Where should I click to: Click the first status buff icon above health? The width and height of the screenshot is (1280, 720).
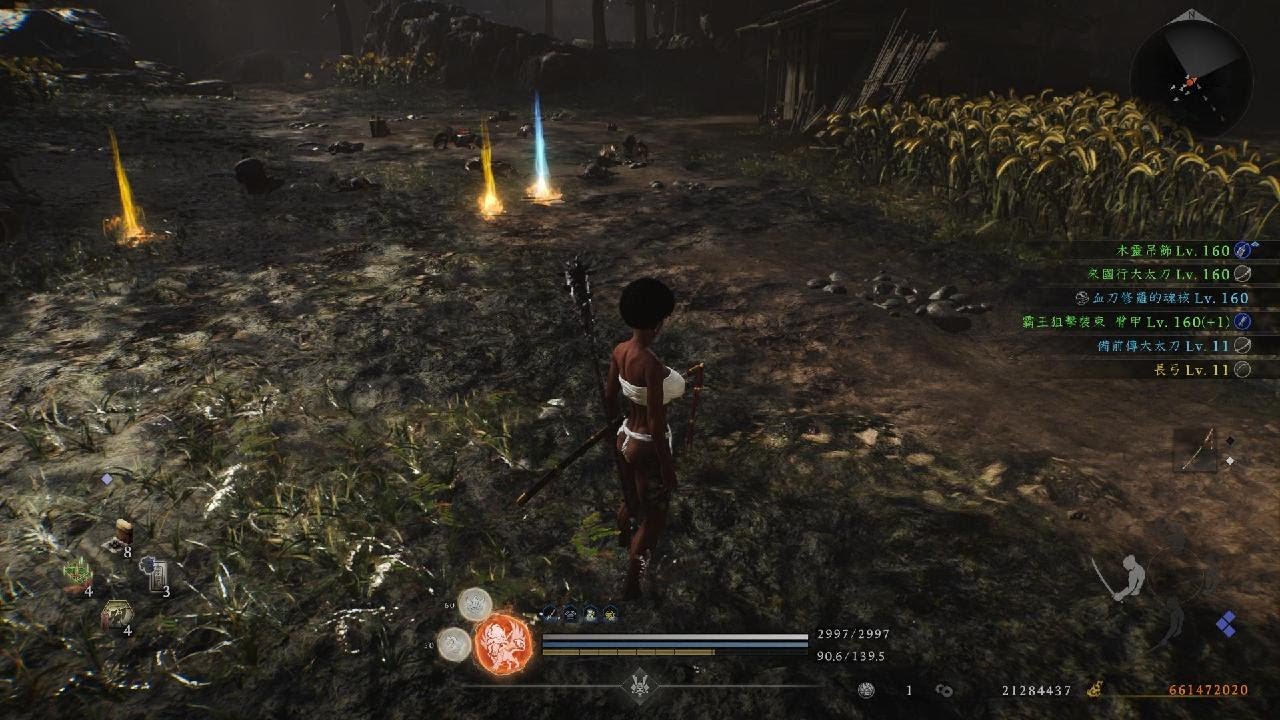(550, 613)
